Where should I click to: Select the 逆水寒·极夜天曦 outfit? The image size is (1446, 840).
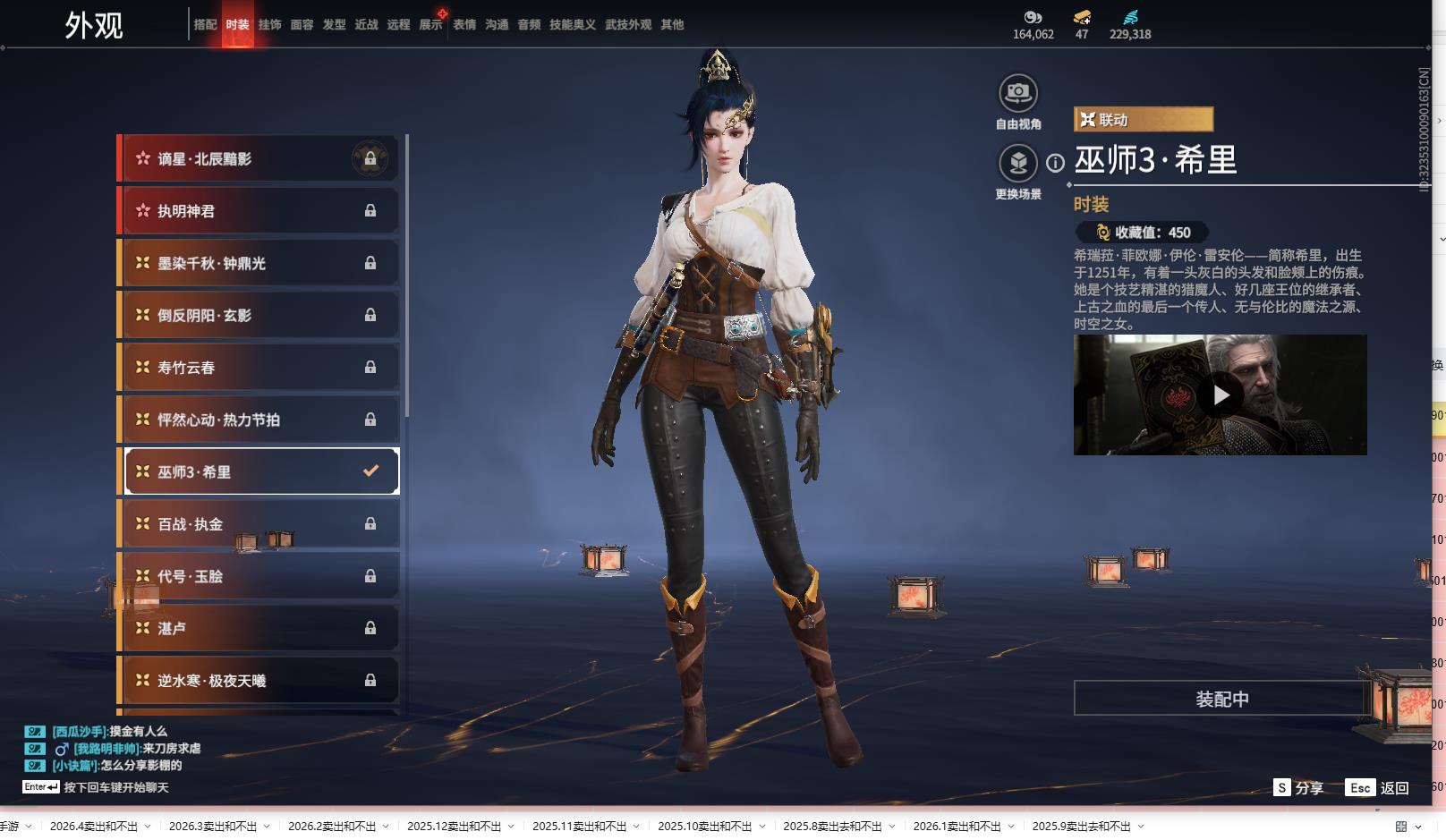pyautogui.click(x=259, y=681)
